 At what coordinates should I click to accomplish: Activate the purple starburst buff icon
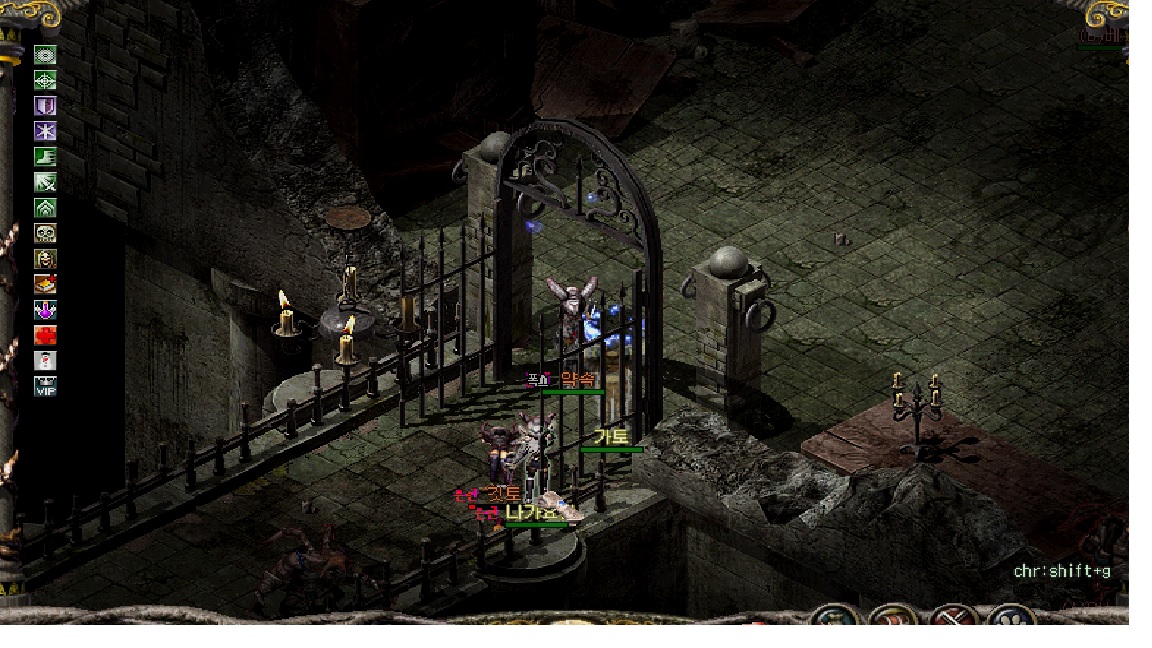(x=45, y=131)
